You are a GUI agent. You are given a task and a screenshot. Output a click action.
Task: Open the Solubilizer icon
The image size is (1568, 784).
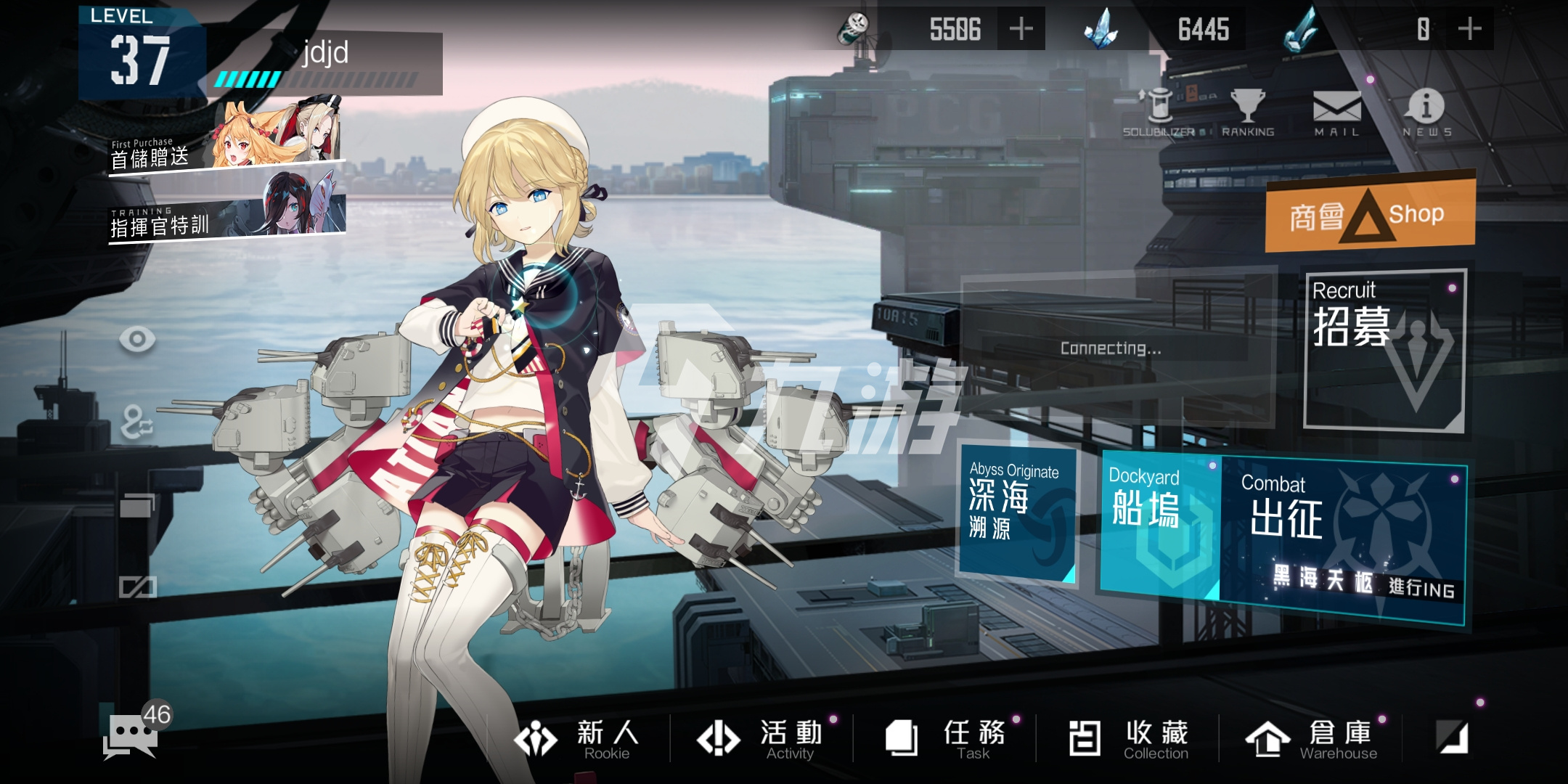(x=1159, y=113)
